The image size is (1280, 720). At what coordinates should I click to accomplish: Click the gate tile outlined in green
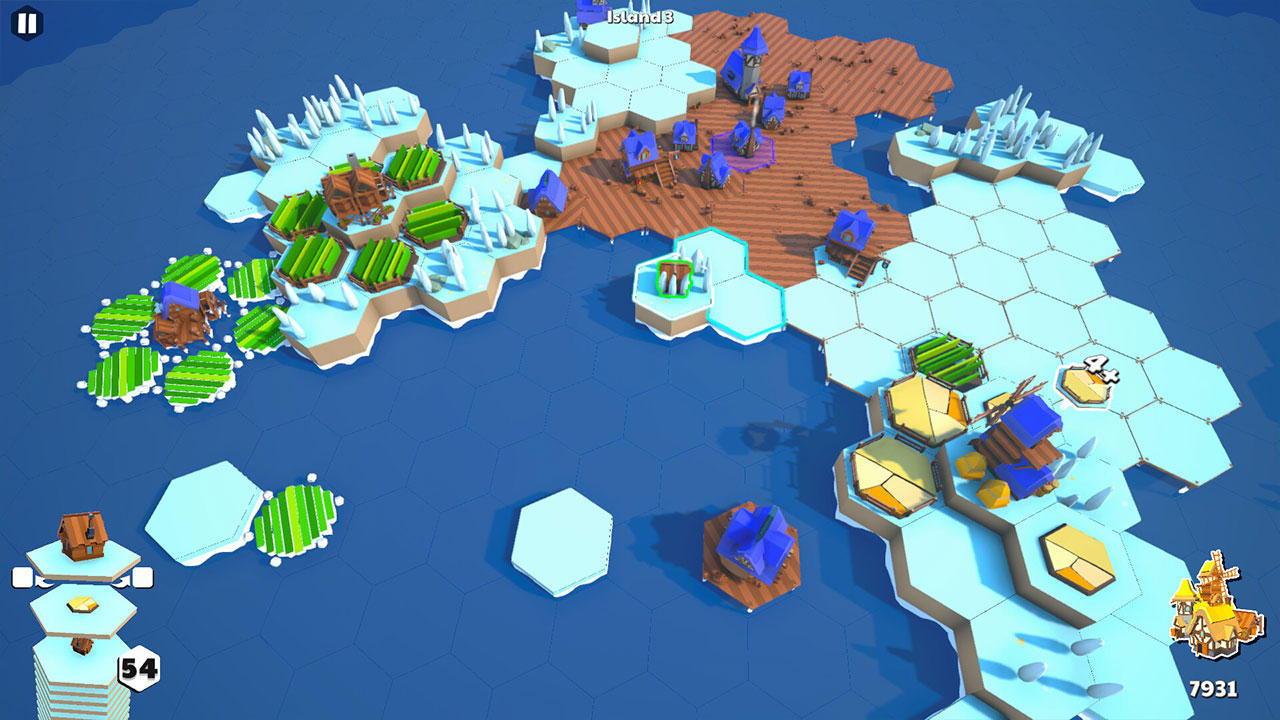675,280
